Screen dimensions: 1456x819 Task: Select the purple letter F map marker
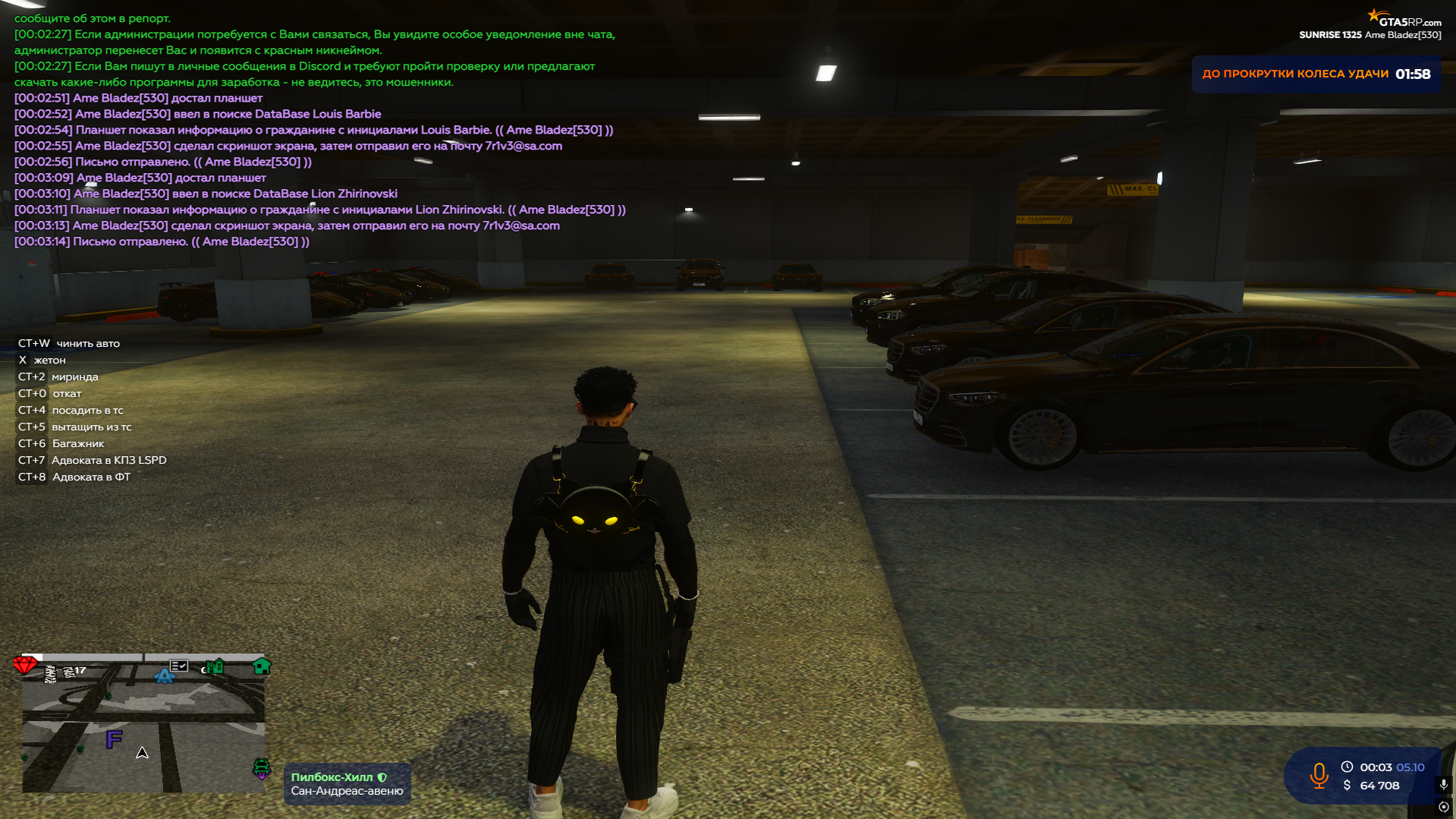click(x=114, y=739)
